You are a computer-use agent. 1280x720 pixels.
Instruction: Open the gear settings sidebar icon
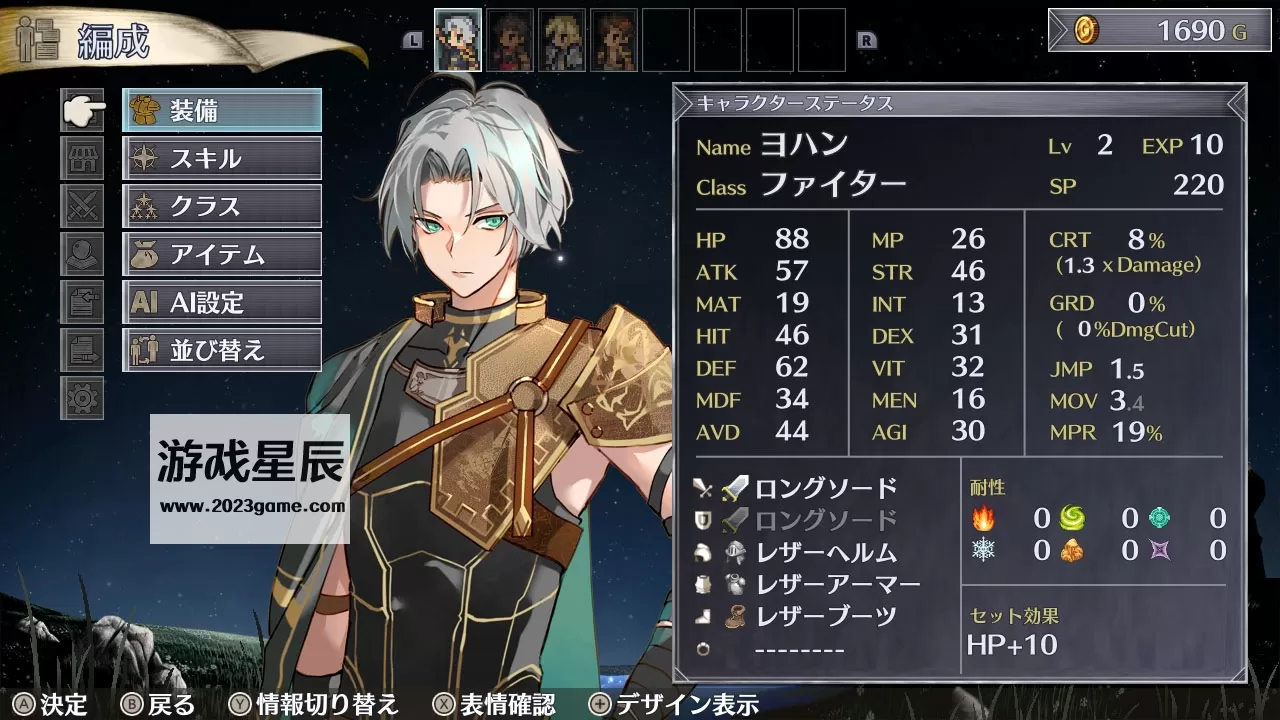tap(82, 398)
